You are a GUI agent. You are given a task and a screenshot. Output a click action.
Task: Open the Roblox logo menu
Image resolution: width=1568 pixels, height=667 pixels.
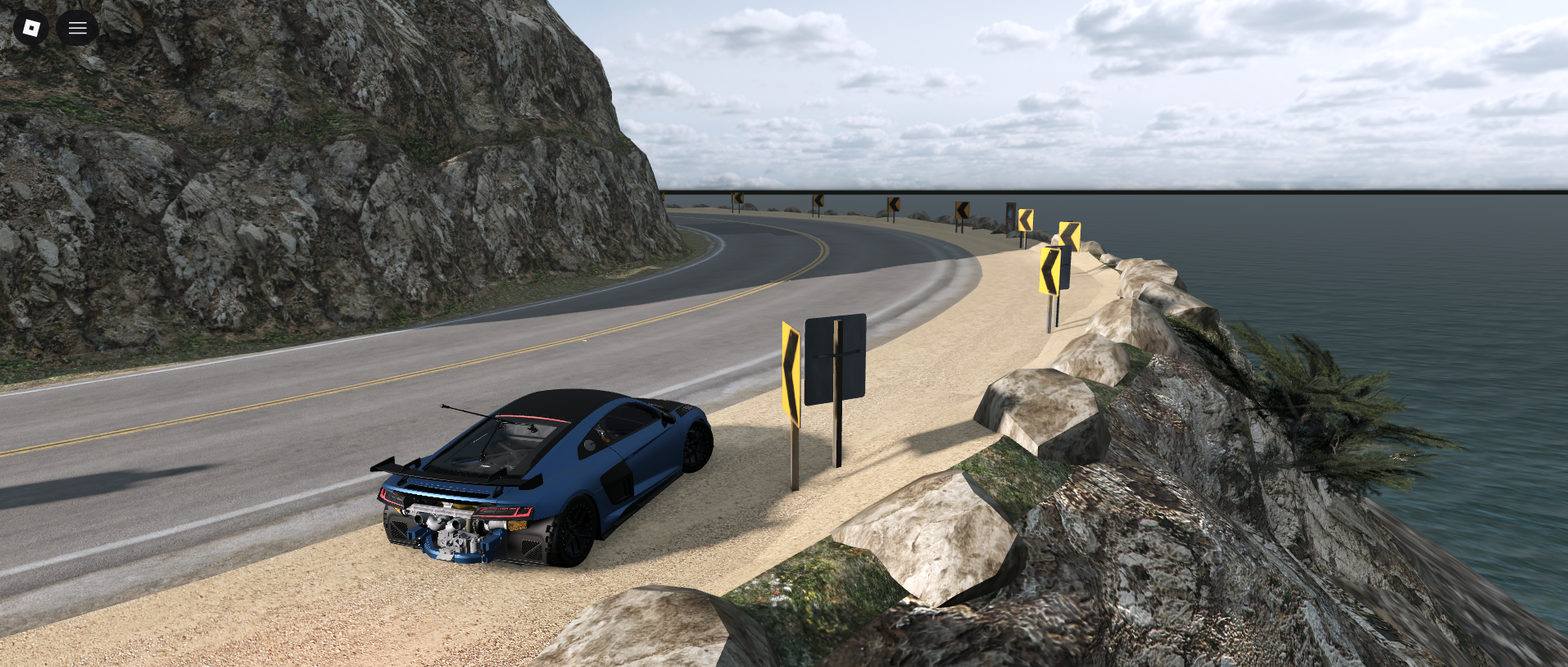[x=31, y=29]
